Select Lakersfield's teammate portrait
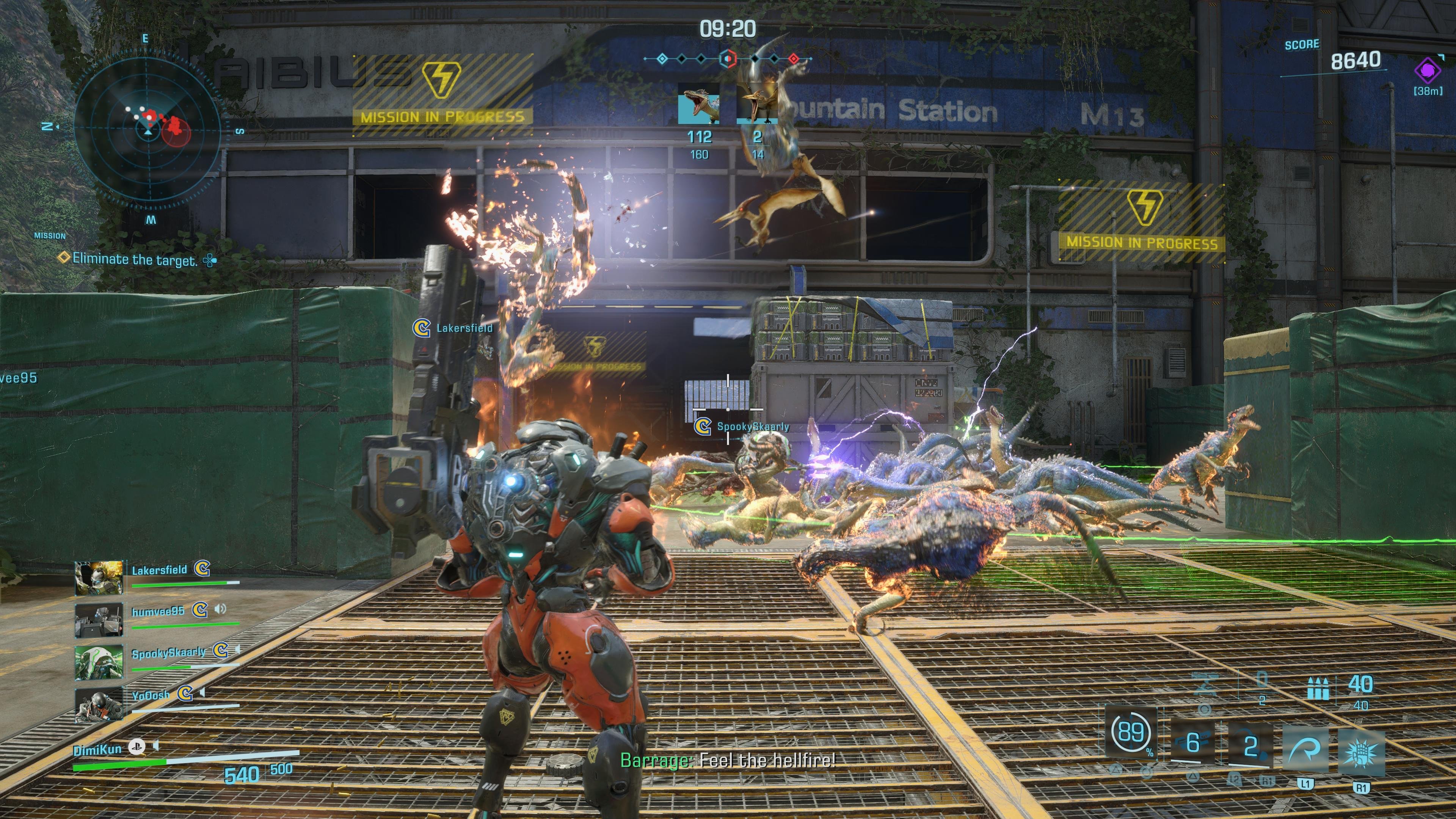 (99, 578)
